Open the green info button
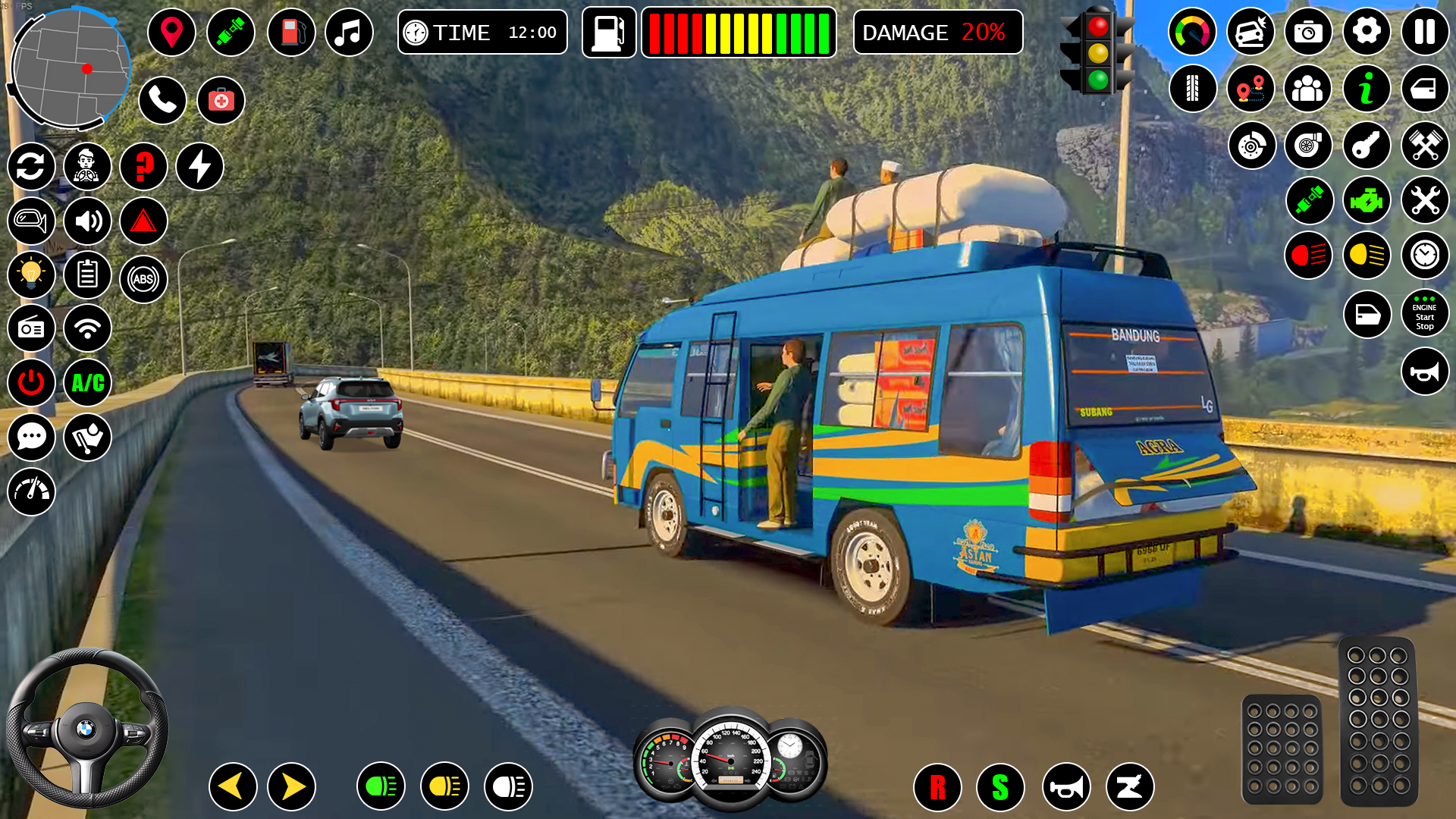Viewport: 1456px width, 819px height. tap(1367, 89)
